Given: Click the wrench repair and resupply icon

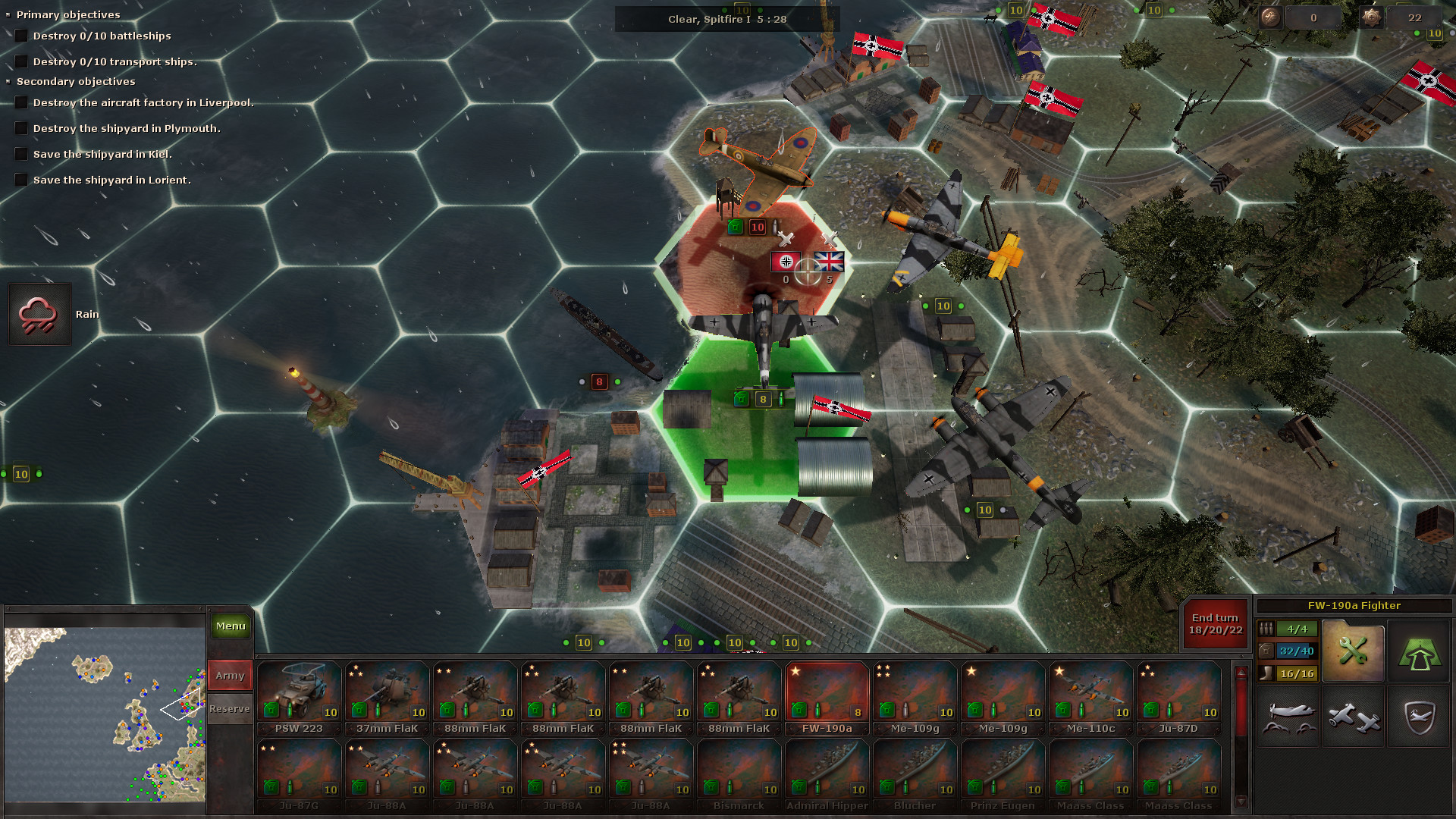Looking at the screenshot, I should click(1353, 651).
